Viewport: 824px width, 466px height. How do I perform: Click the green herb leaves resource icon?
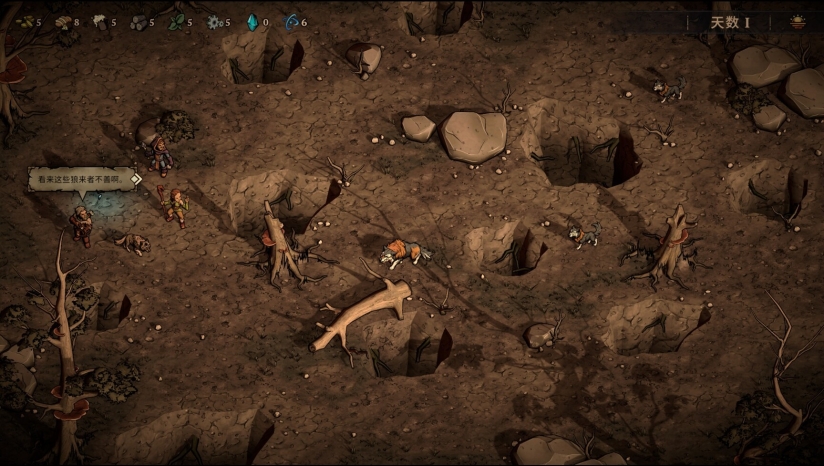(x=175, y=22)
